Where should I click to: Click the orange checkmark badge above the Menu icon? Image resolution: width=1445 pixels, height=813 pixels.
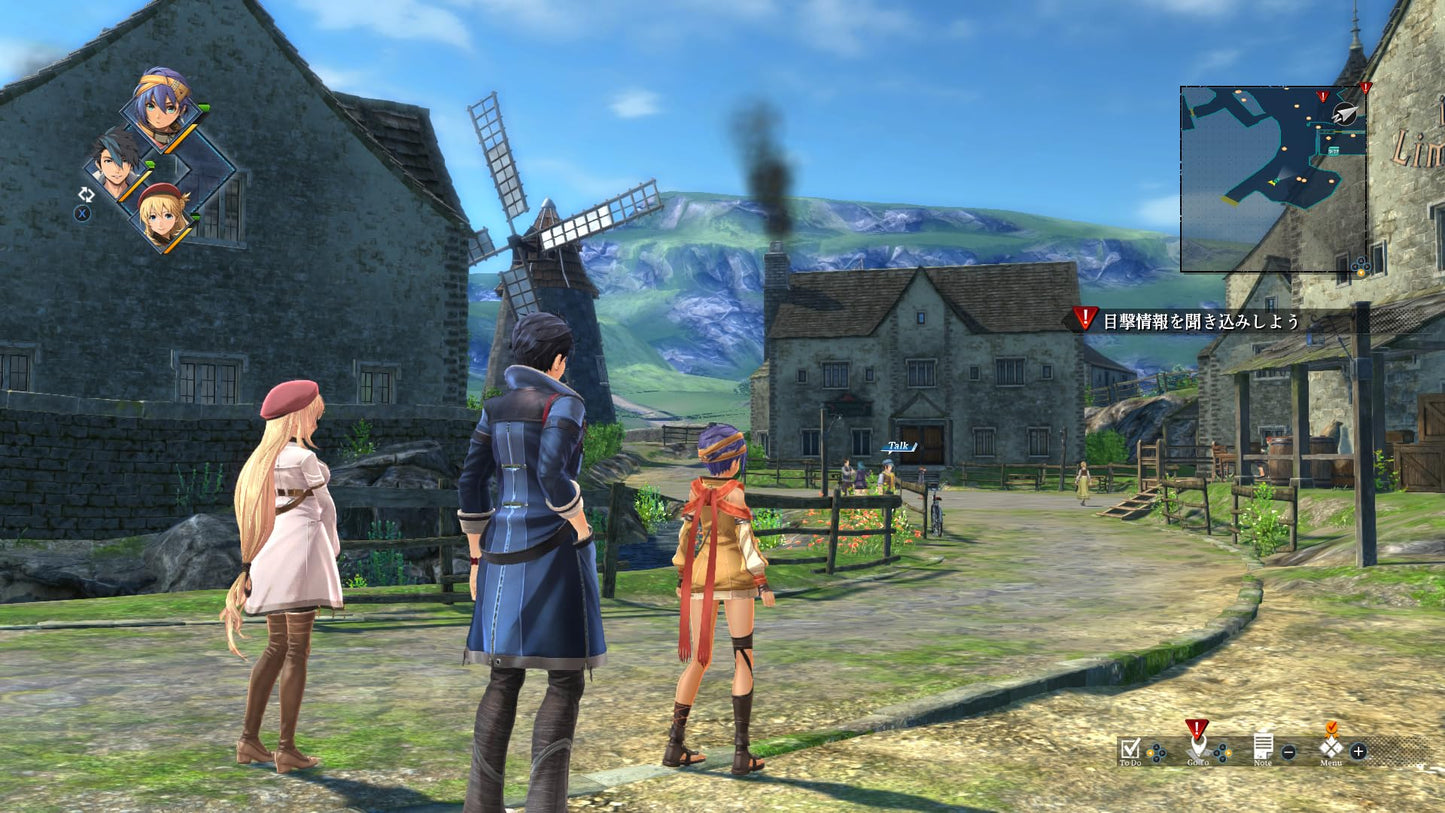pyautogui.click(x=1332, y=729)
